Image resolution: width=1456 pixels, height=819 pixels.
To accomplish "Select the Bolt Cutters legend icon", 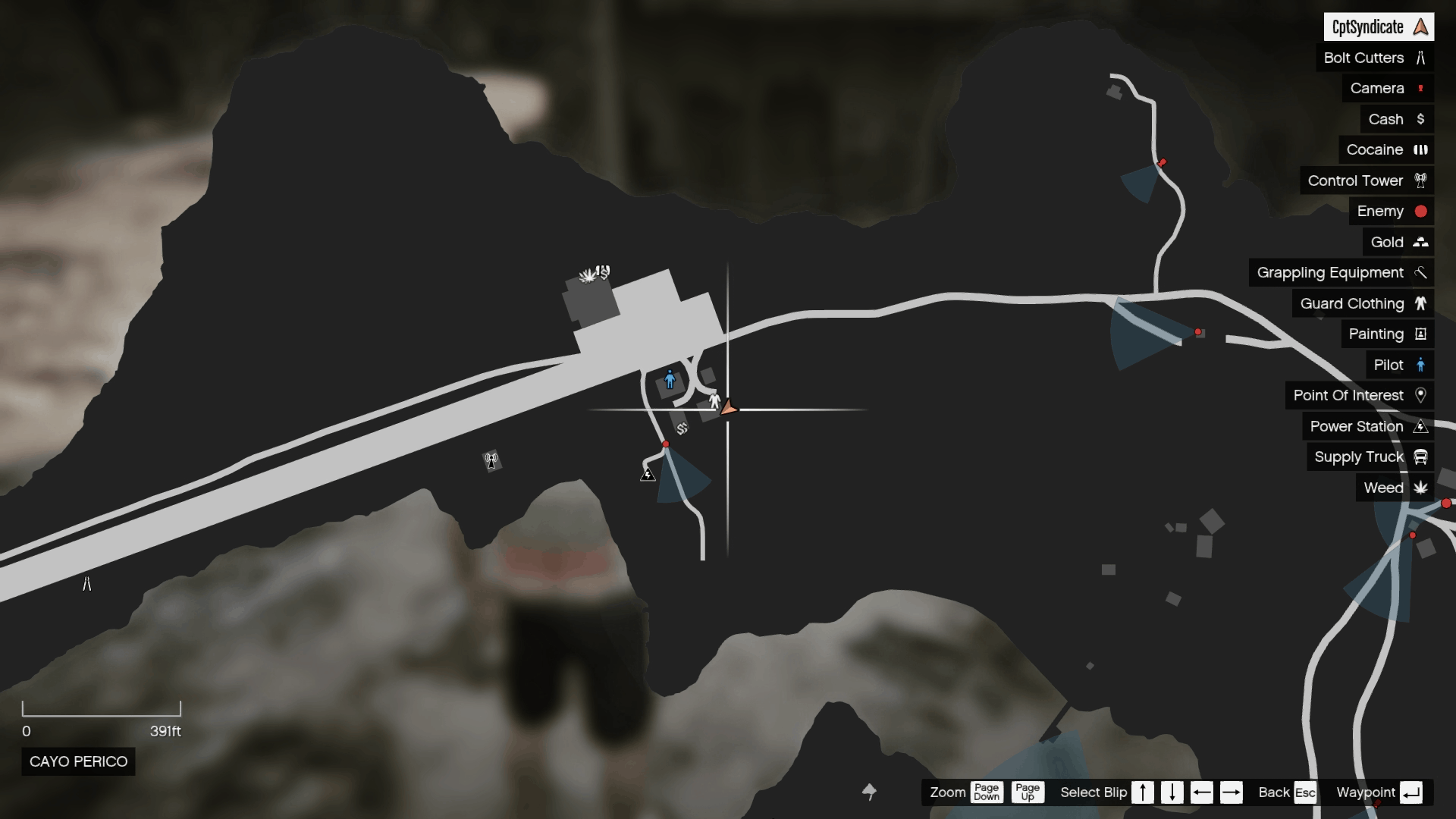I will pos(1420,58).
